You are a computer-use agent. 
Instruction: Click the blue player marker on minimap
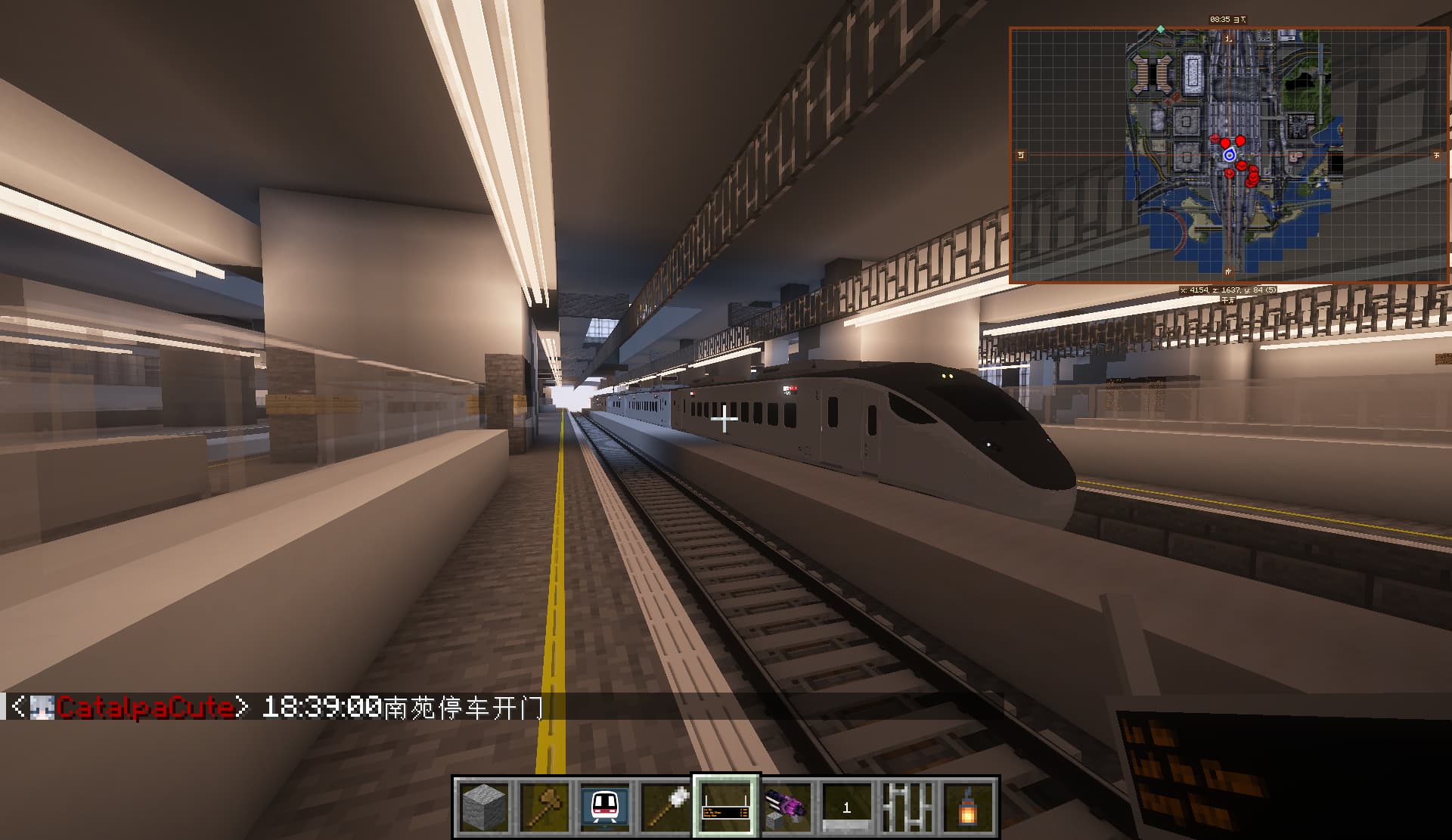[x=1230, y=155]
